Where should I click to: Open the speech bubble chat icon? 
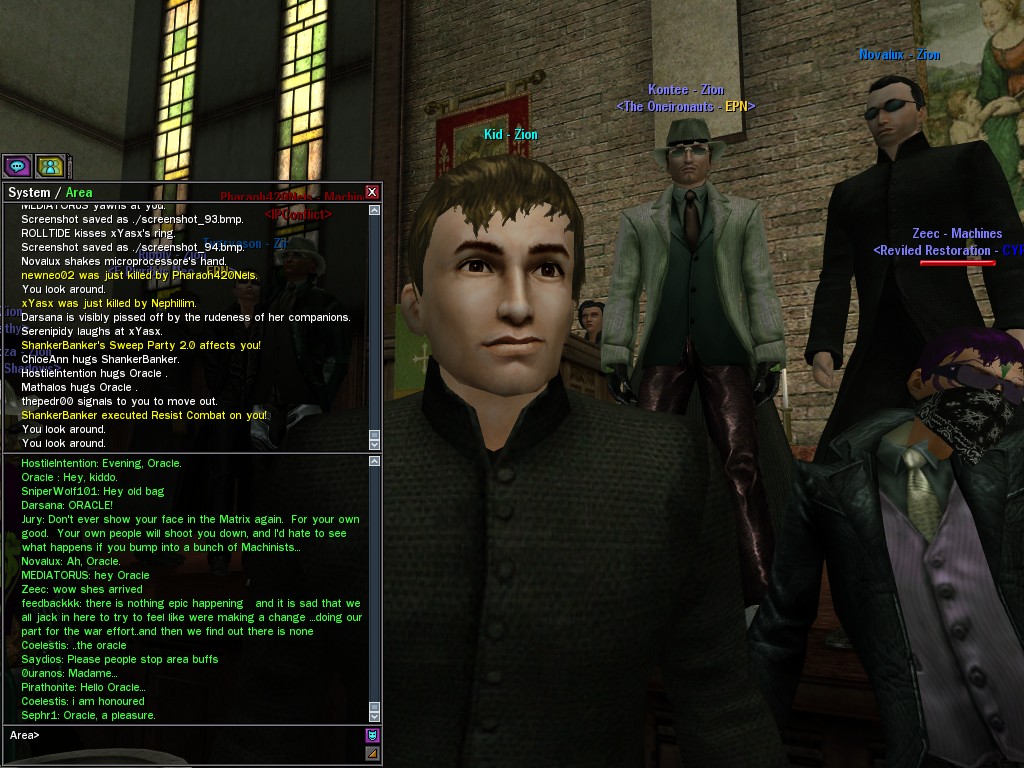tap(17, 166)
